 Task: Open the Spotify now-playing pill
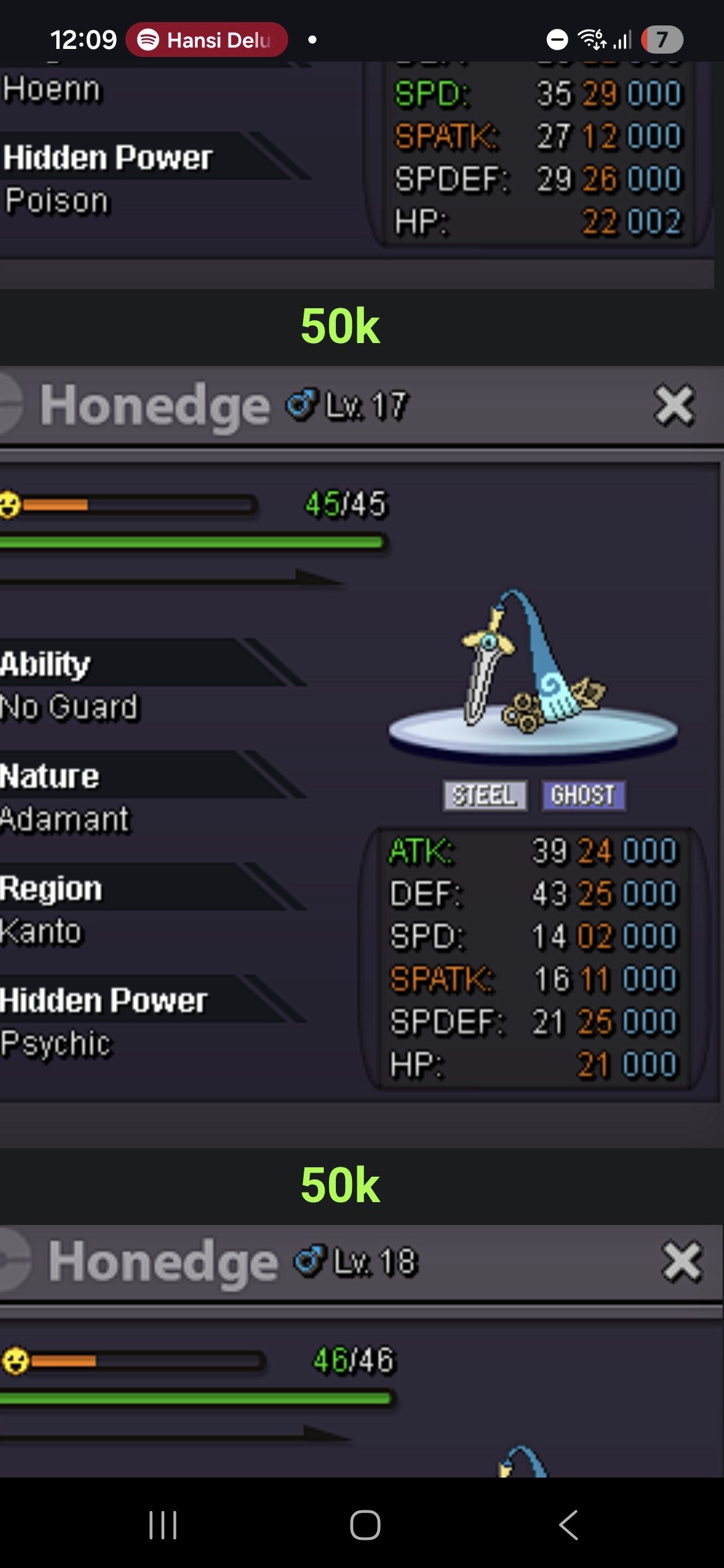click(206, 40)
